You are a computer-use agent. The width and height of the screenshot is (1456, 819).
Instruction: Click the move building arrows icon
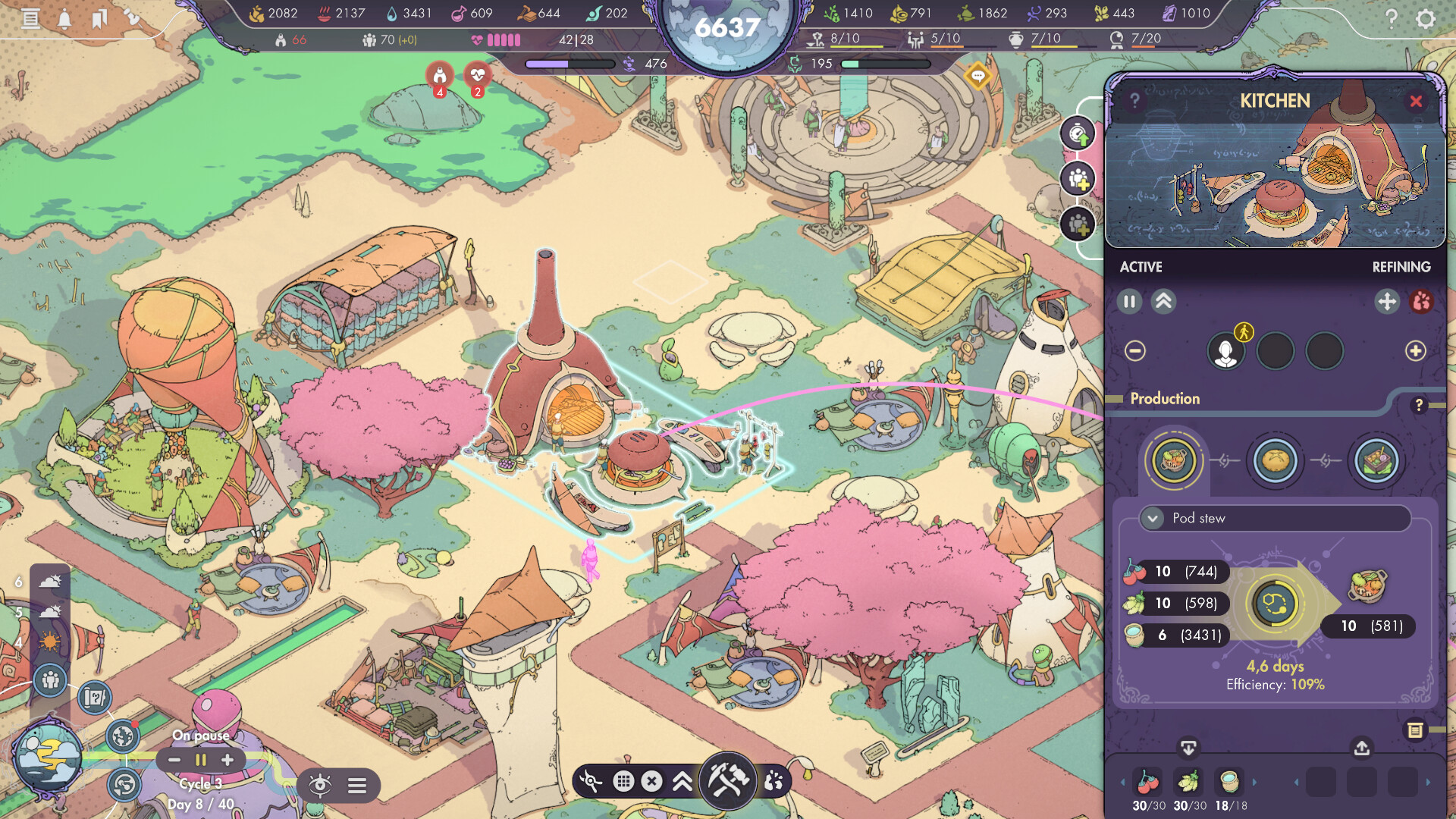click(x=1386, y=302)
